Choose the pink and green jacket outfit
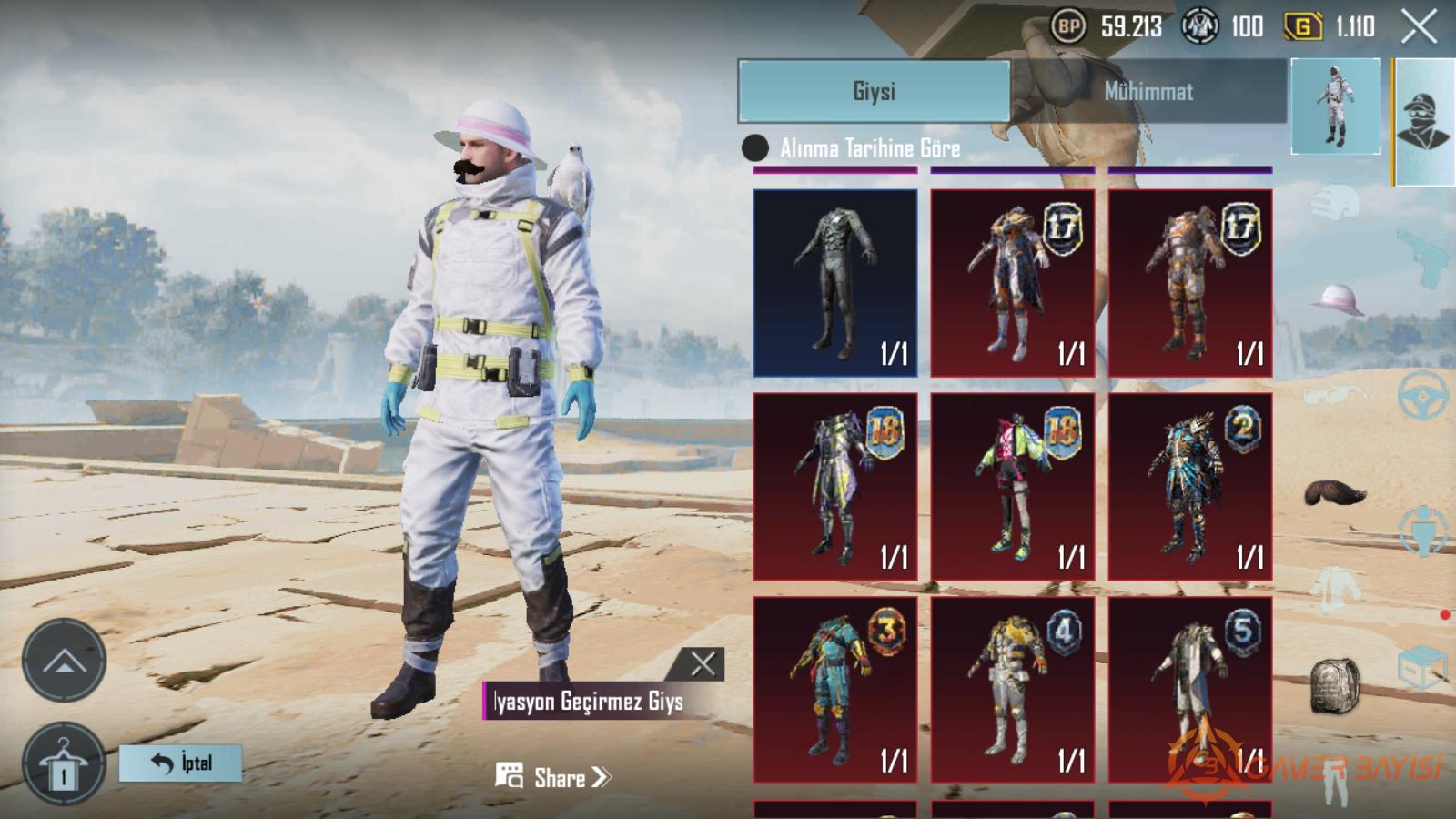The width and height of the screenshot is (1456, 819). pos(1012,487)
